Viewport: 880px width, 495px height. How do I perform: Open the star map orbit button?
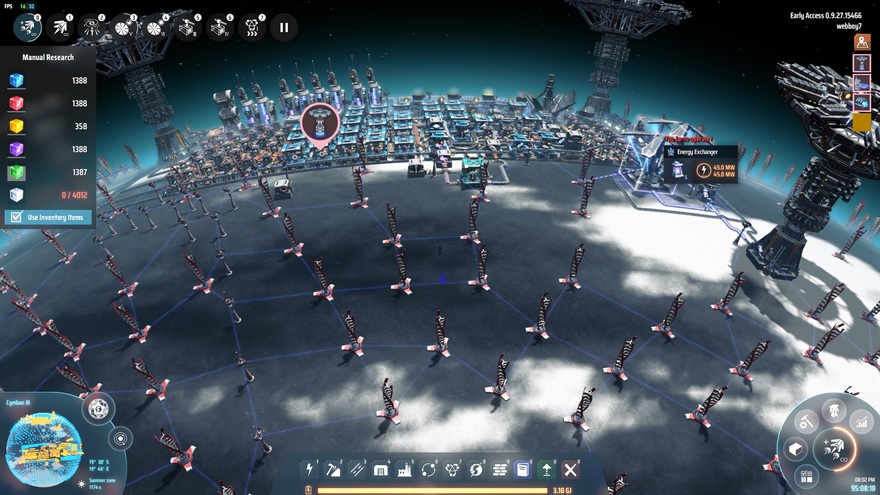click(121, 438)
